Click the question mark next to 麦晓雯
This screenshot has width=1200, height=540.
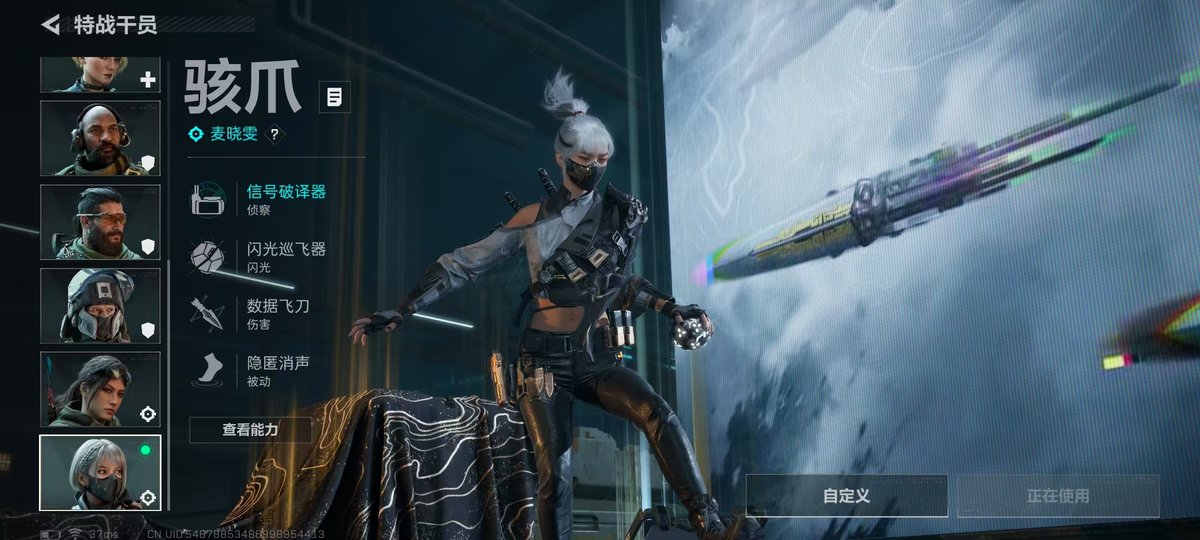274,134
